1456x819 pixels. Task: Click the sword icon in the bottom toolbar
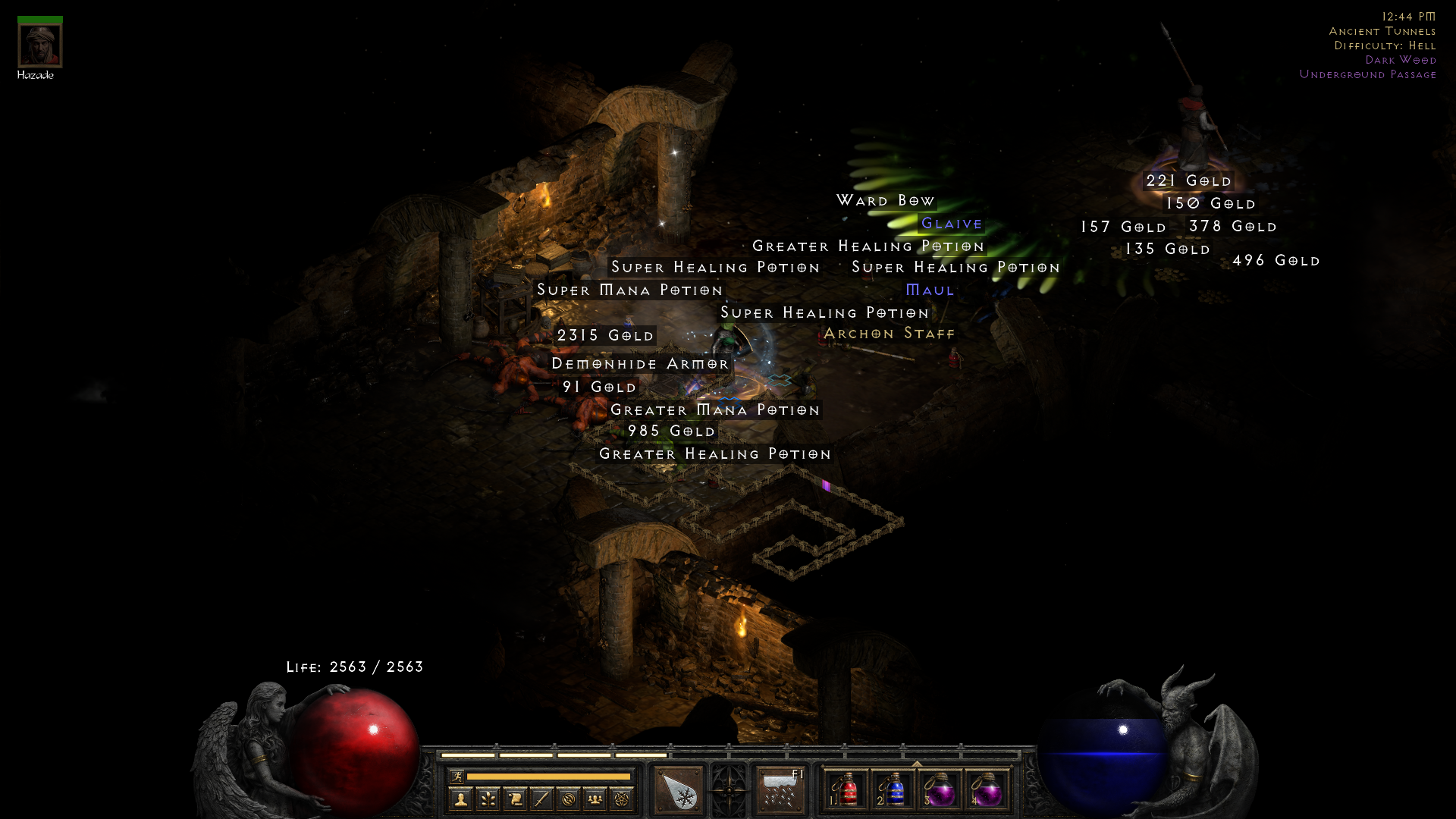click(x=539, y=797)
